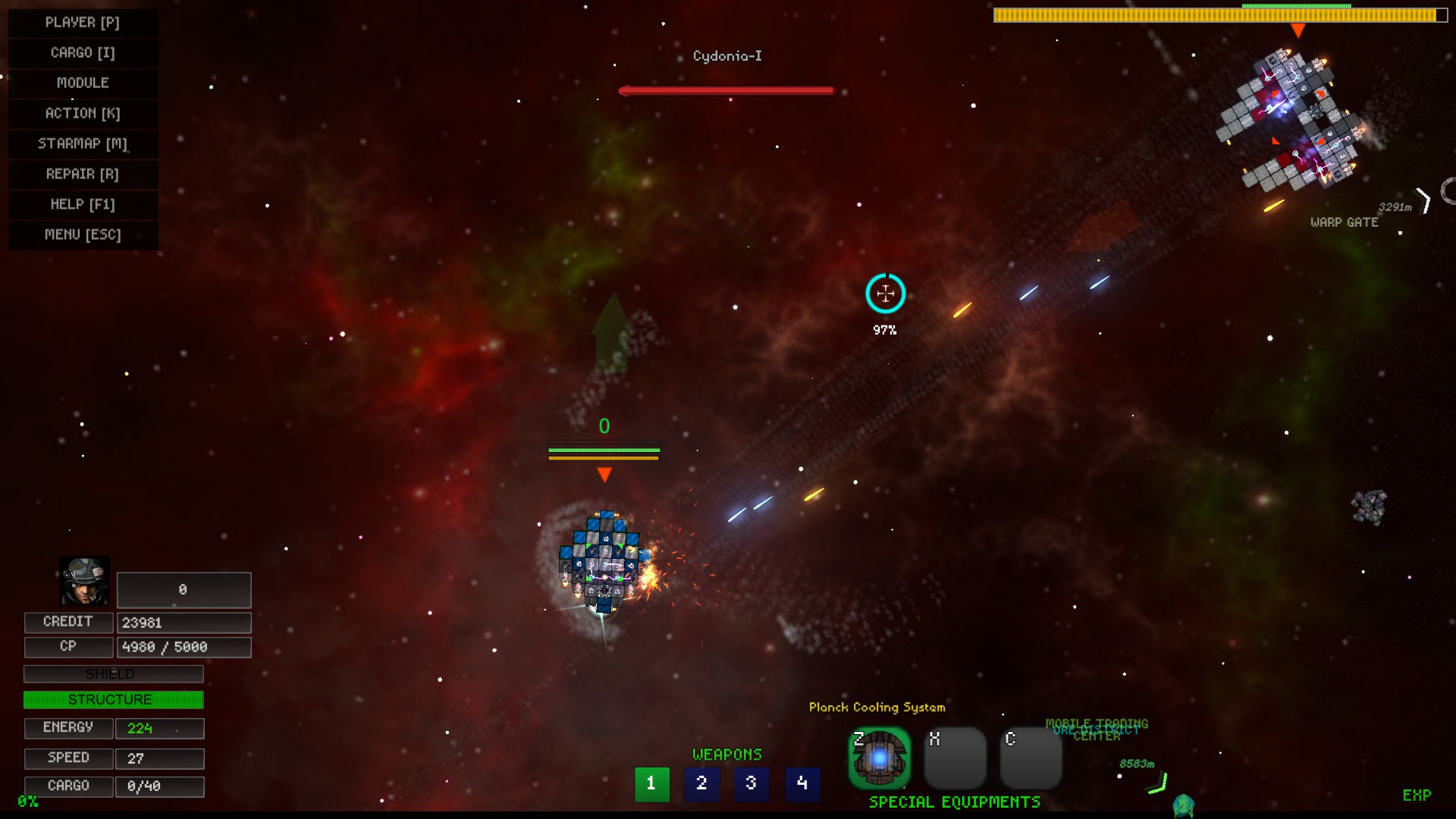The width and height of the screenshot is (1456, 819).
Task: Select weapon slot 2
Action: click(701, 784)
